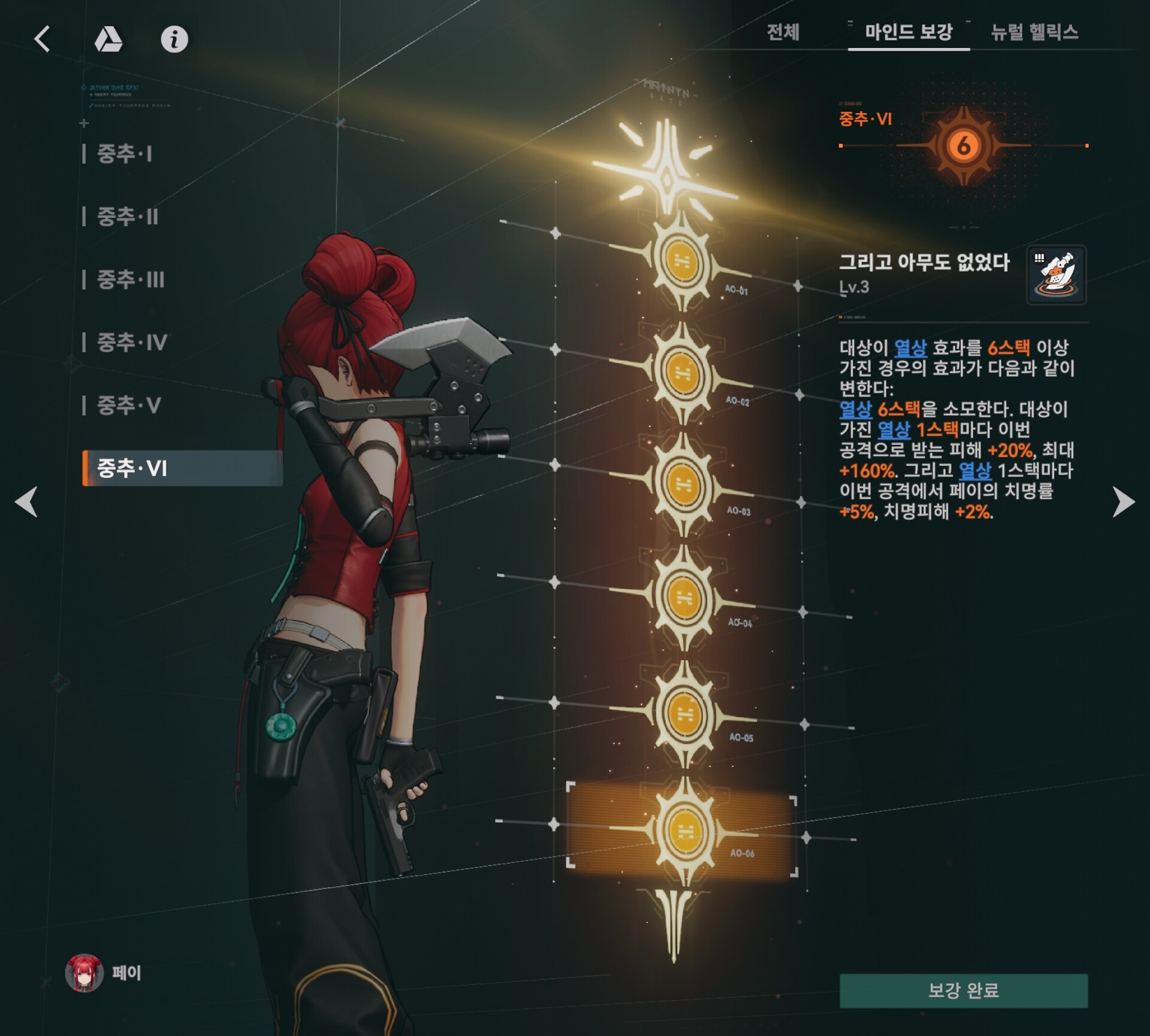Go to the next character arrow
This screenshot has width=1150, height=1036.
[1123, 501]
